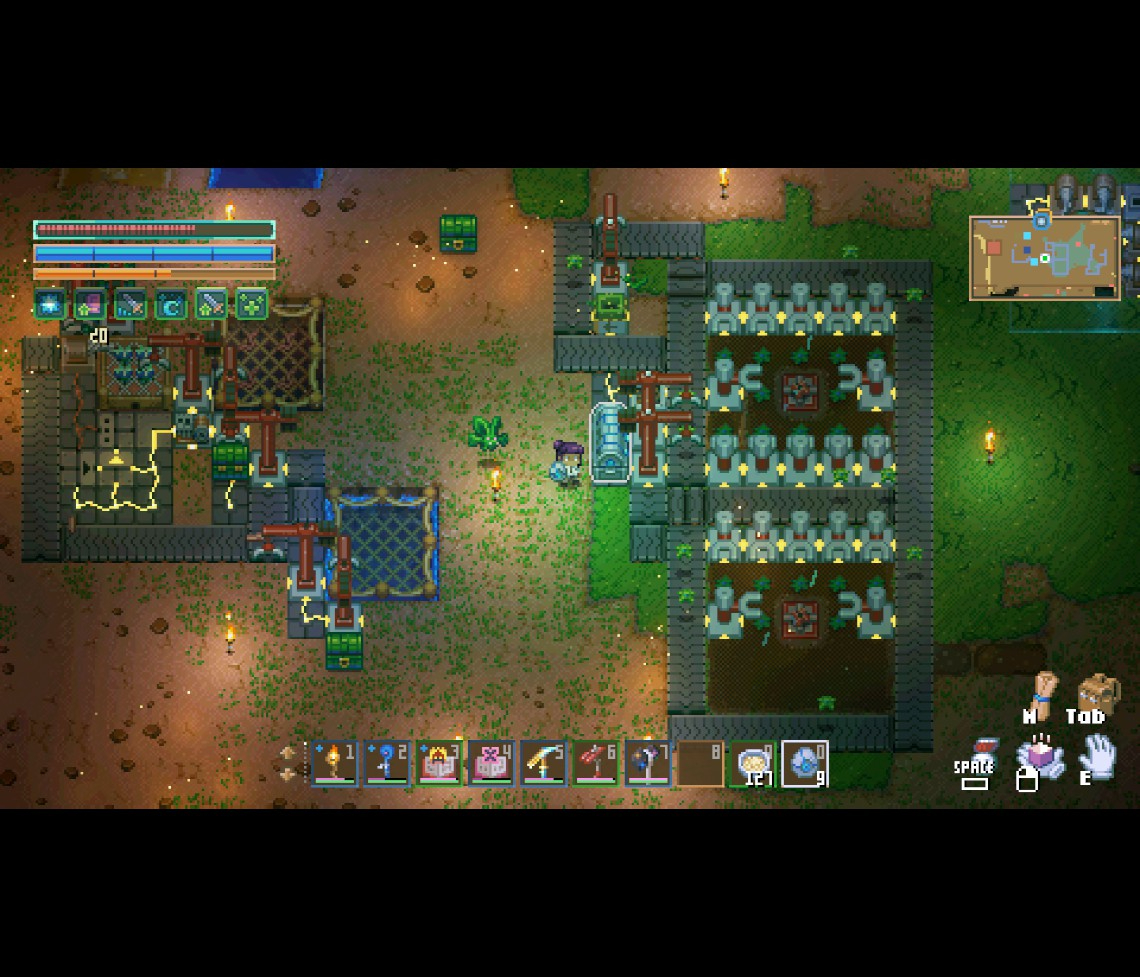Open the minimap

point(1044,257)
